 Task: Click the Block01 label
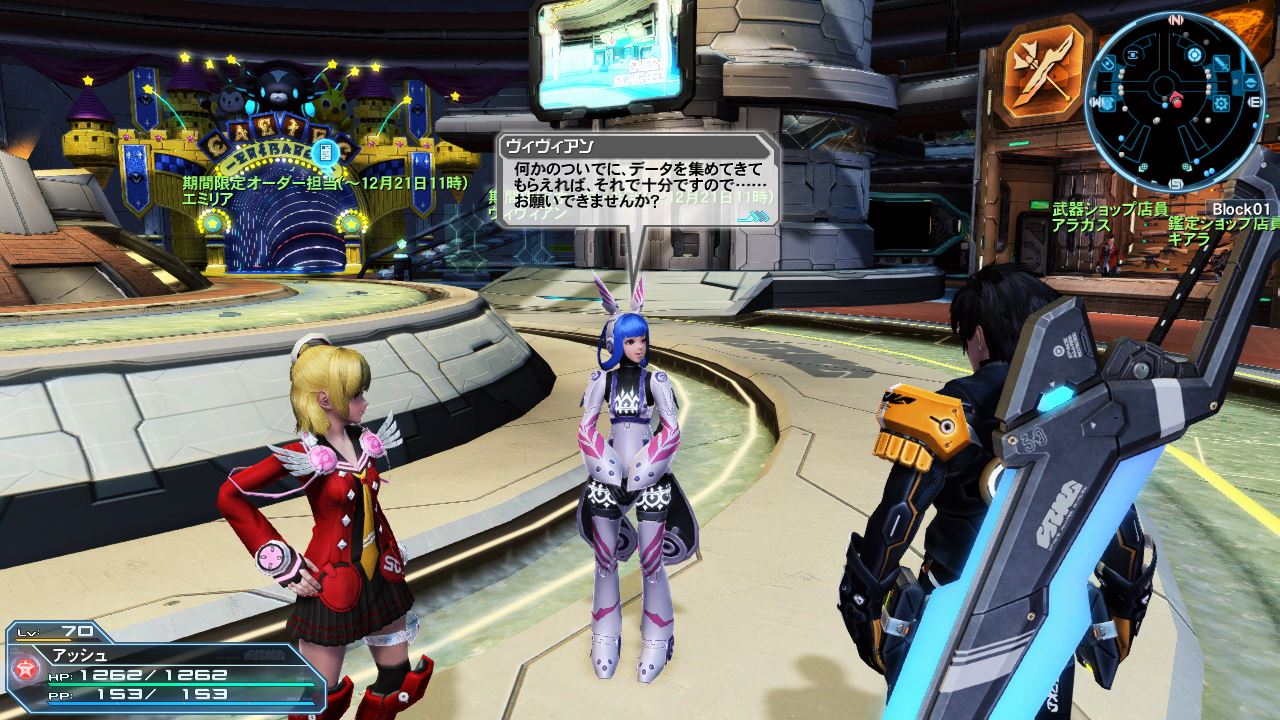1242,209
